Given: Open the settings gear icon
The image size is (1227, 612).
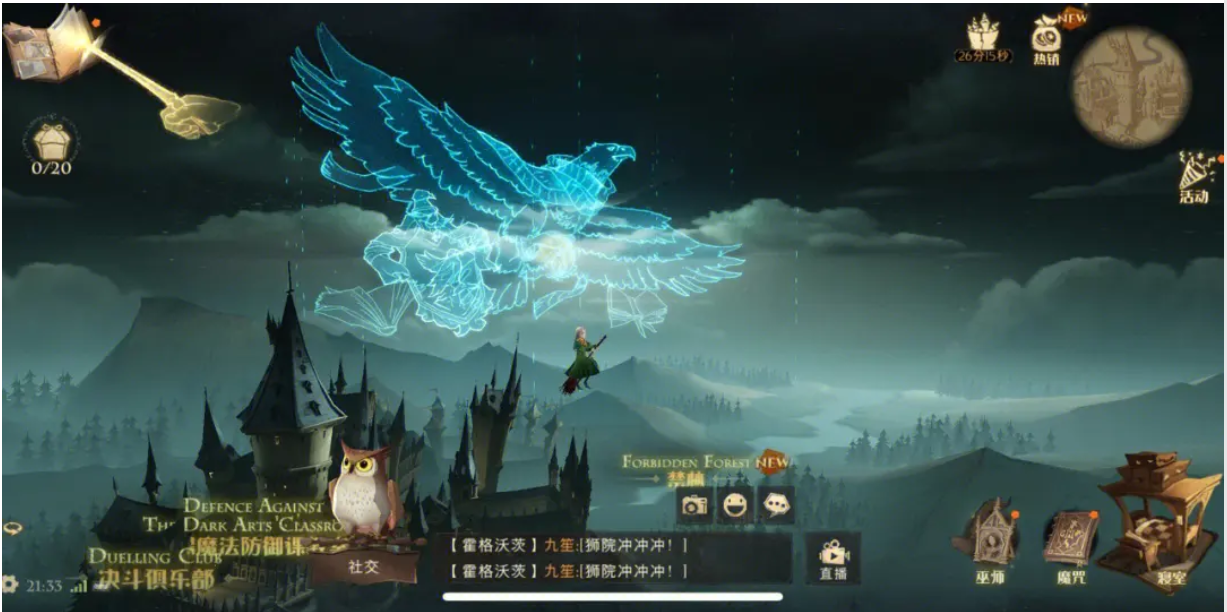Looking at the screenshot, I should coord(11,584).
